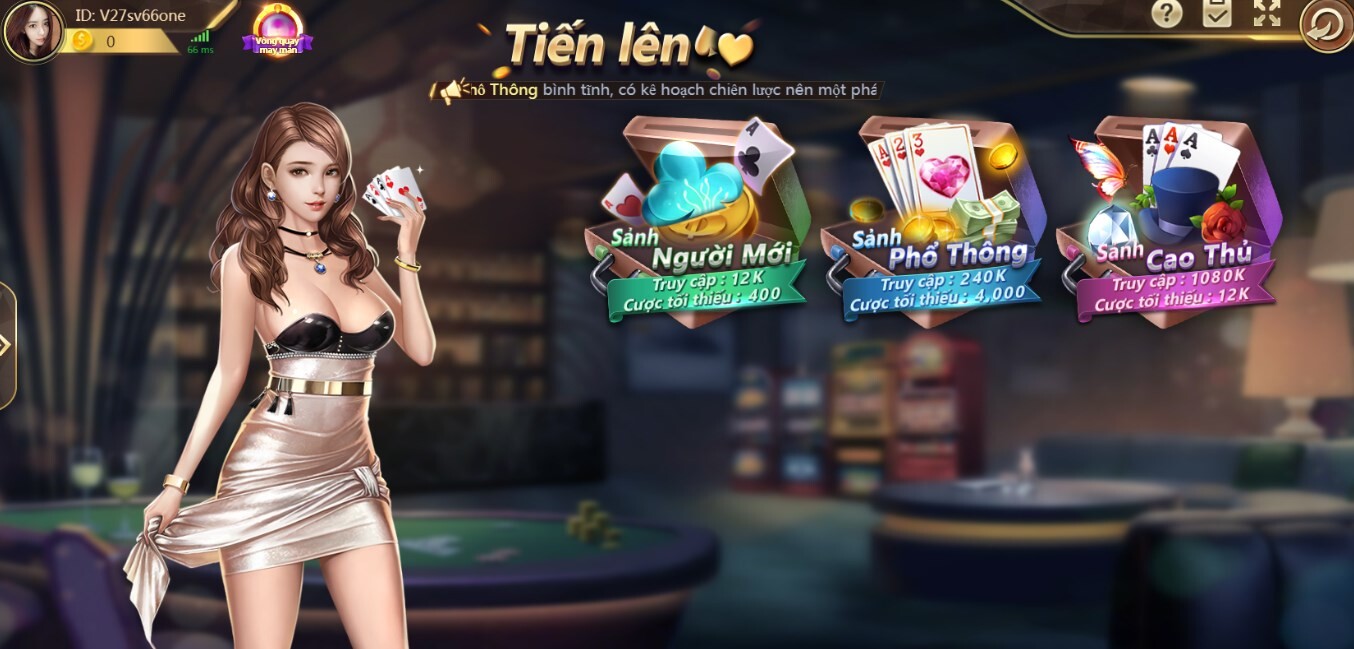Open the player avatar profile
This screenshot has height=649, width=1354.
pyautogui.click(x=33, y=31)
